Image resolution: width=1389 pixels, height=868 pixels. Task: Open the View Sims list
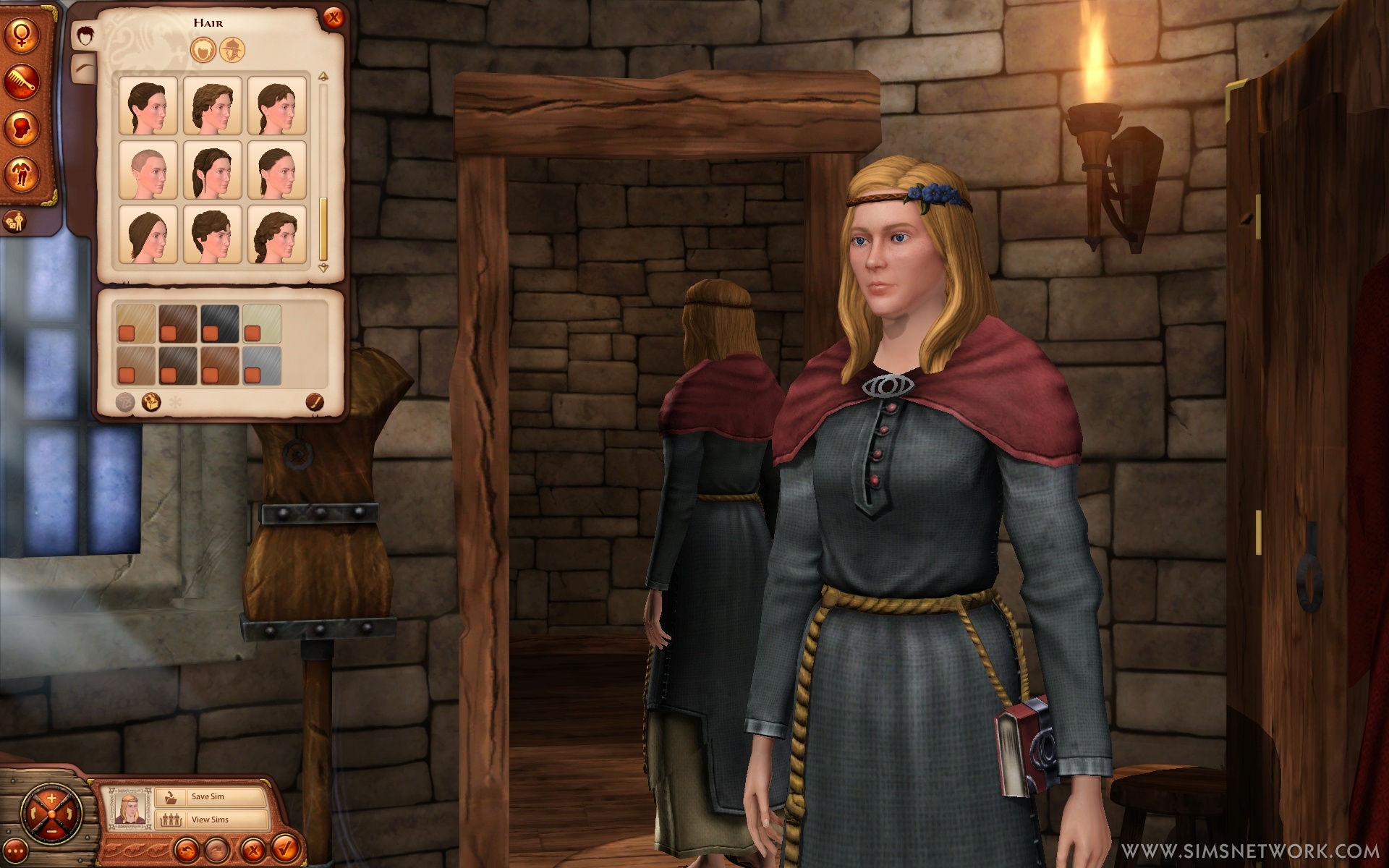pyautogui.click(x=210, y=820)
